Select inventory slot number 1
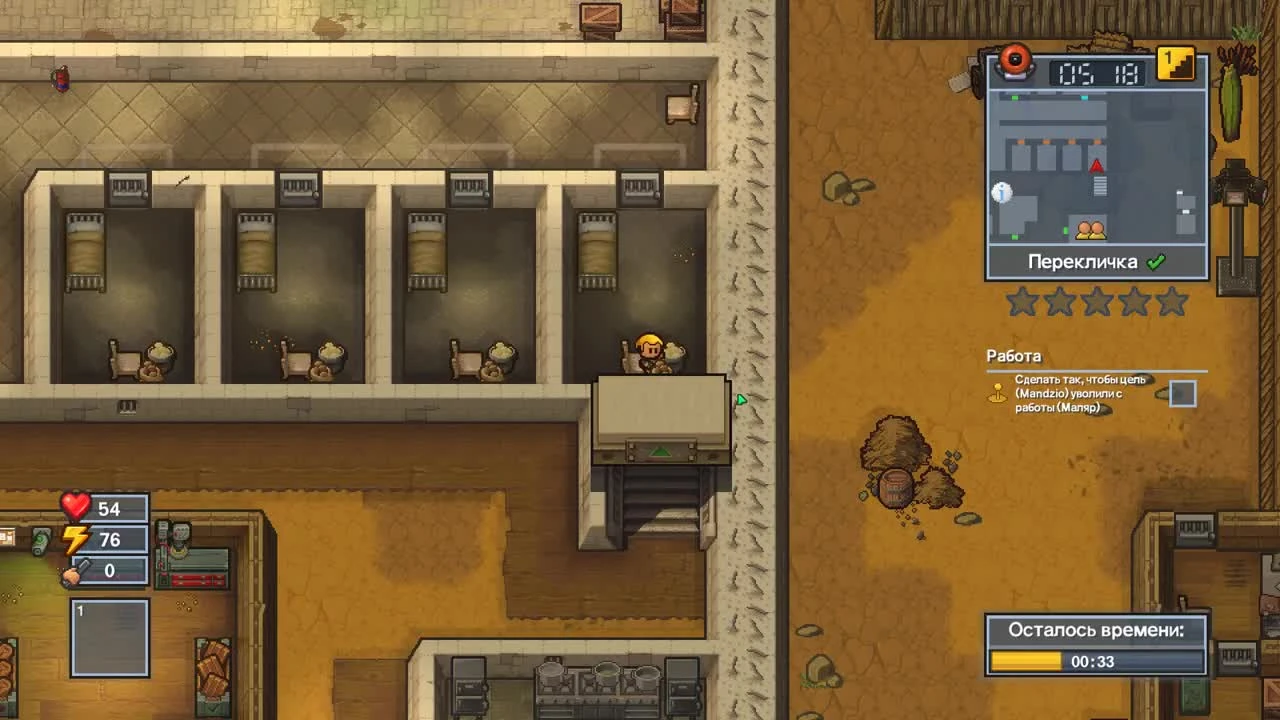The height and width of the screenshot is (720, 1280). point(109,637)
